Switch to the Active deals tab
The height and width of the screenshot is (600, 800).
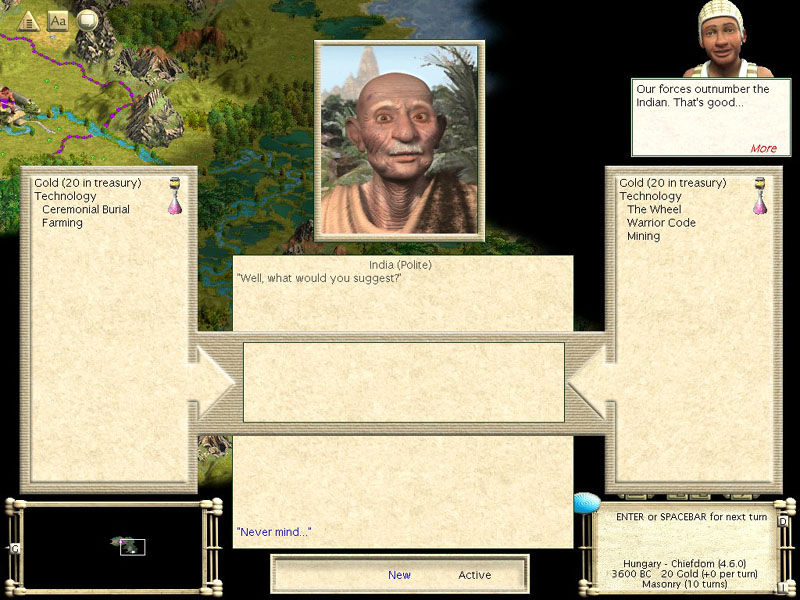(475, 575)
